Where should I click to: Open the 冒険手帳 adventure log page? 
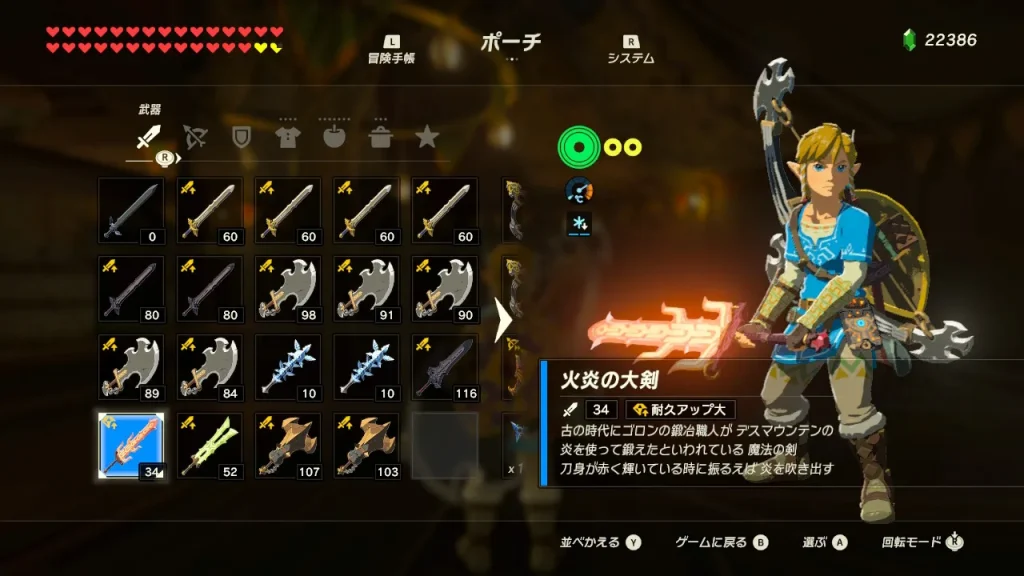coord(391,51)
